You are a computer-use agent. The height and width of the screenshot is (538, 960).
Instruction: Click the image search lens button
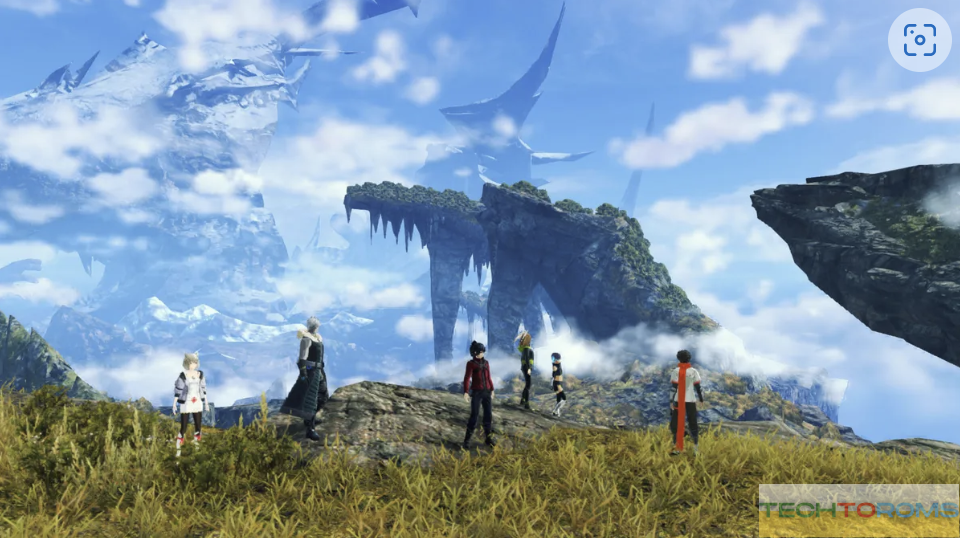919,40
